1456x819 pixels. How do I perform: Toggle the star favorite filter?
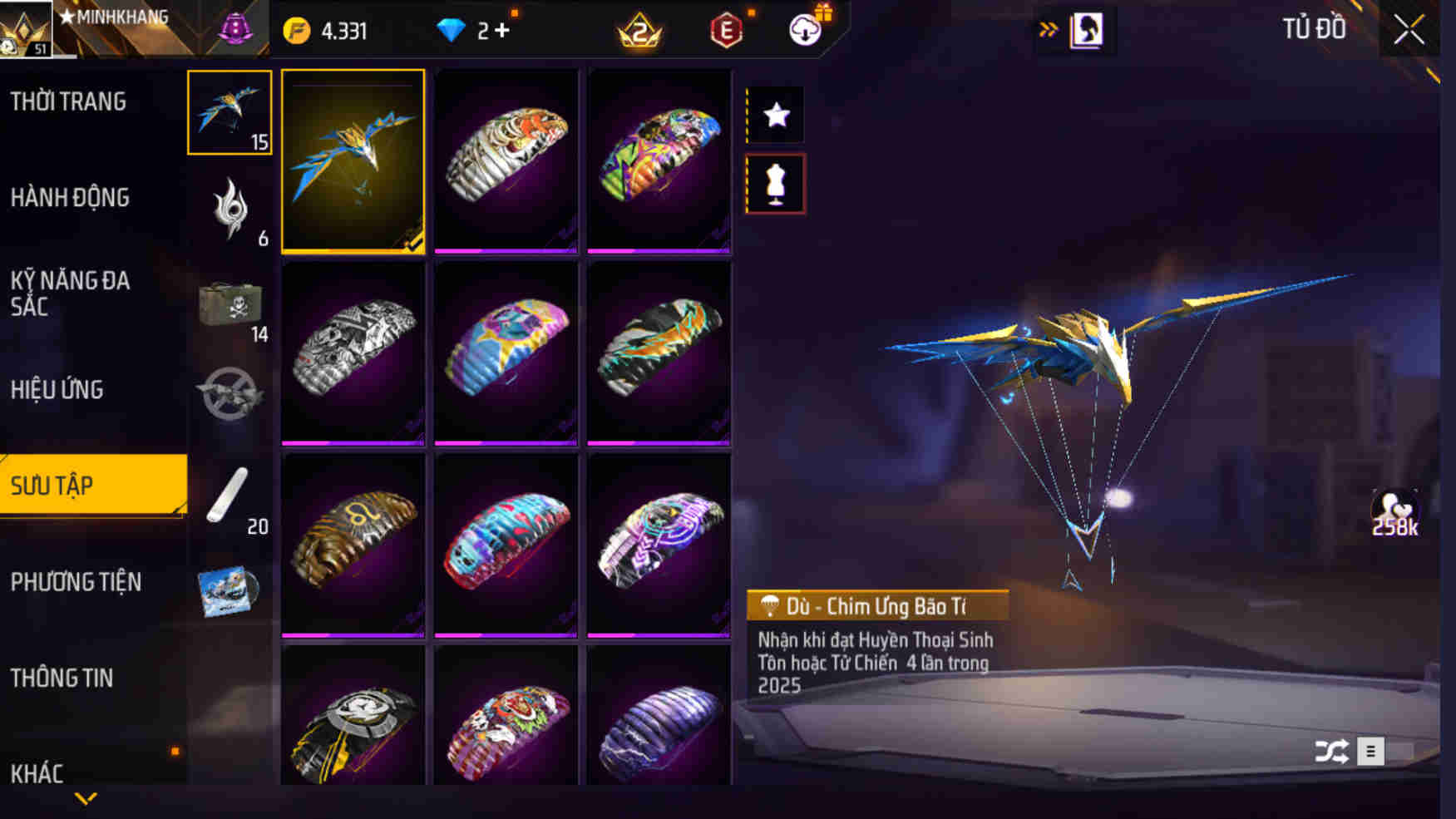pyautogui.click(x=776, y=116)
